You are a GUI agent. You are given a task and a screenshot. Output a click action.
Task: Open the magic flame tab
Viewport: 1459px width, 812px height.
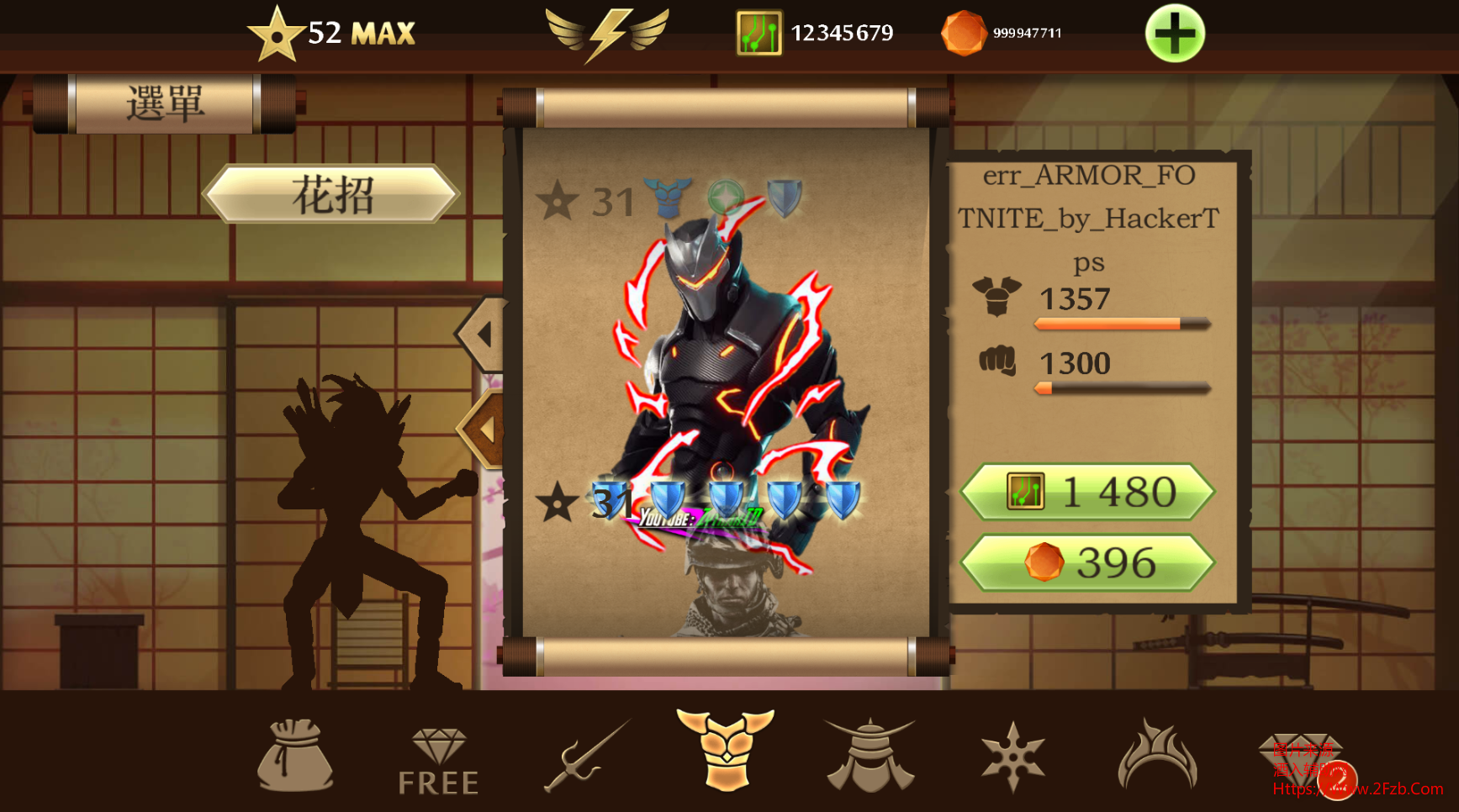pyautogui.click(x=1156, y=755)
